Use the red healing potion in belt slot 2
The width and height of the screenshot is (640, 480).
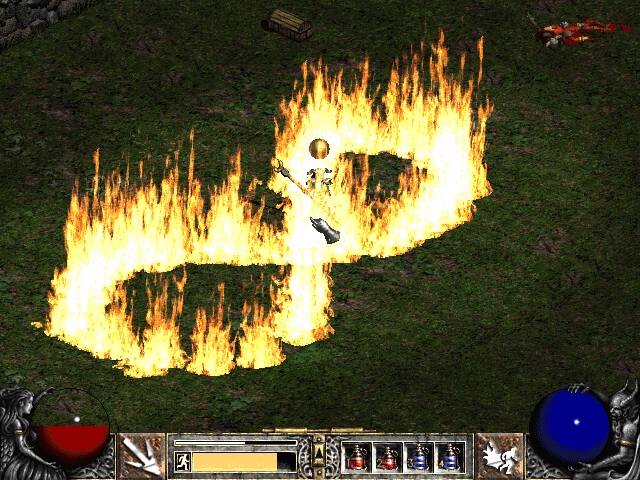coord(387,457)
